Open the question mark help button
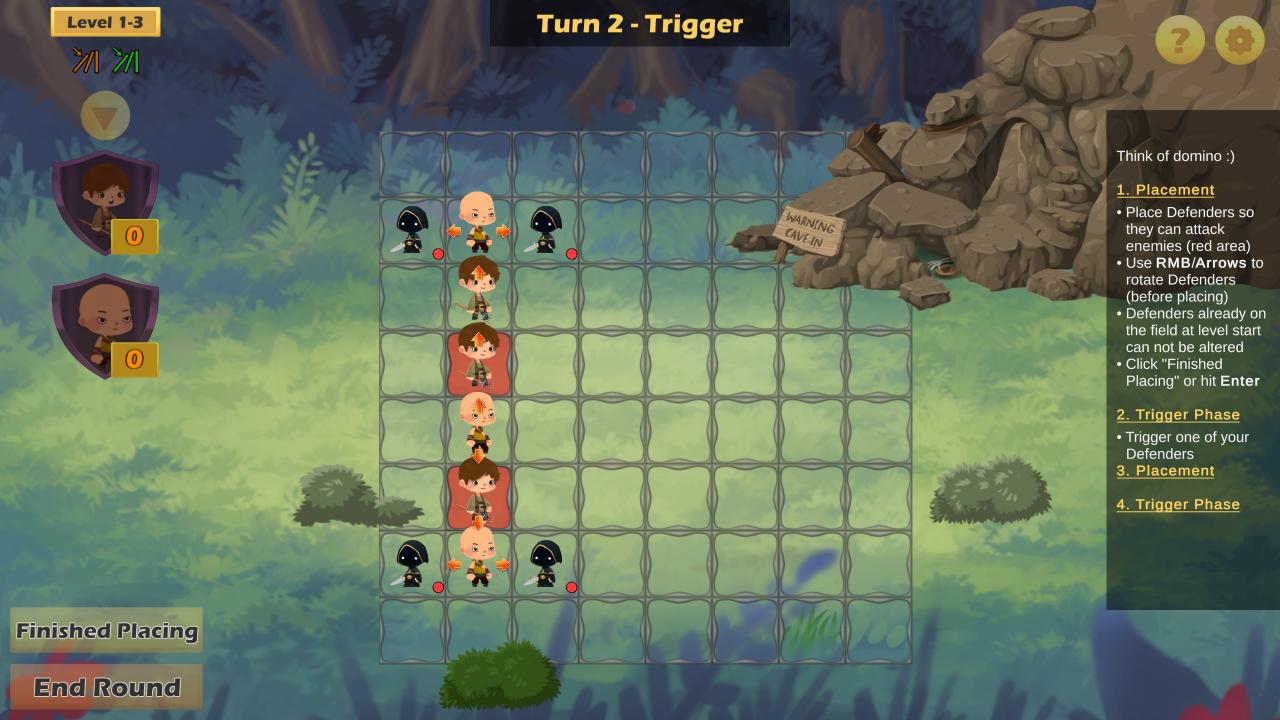The height and width of the screenshot is (720, 1280). [1179, 41]
